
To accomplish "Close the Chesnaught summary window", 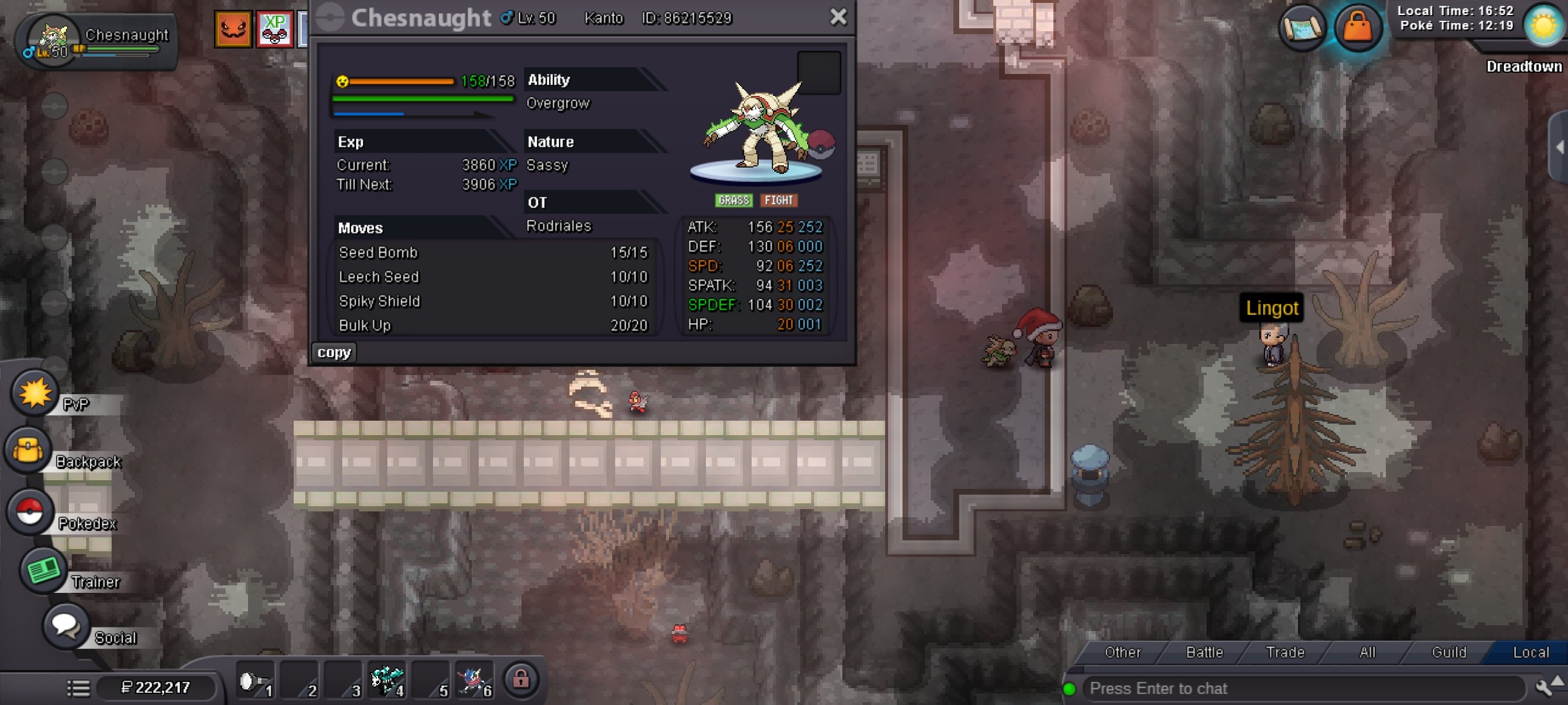I will pos(838,17).
